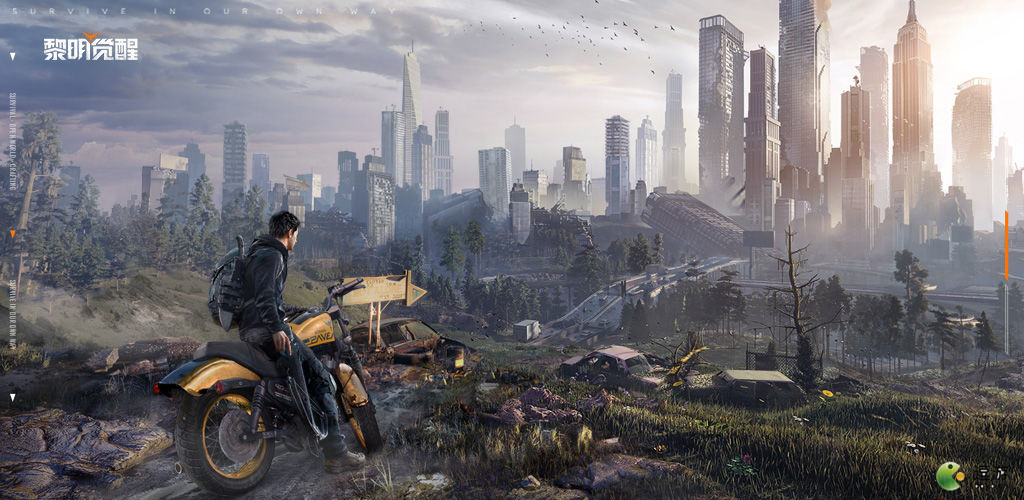Open the green Wandoujia pea icon
The height and width of the screenshot is (500, 1024).
pos(950,476)
